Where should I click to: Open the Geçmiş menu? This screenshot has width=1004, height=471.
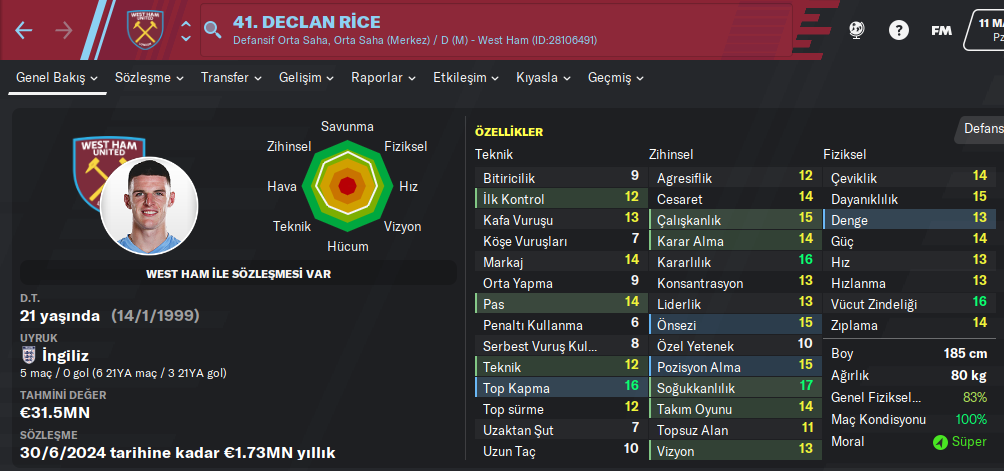[x=616, y=77]
